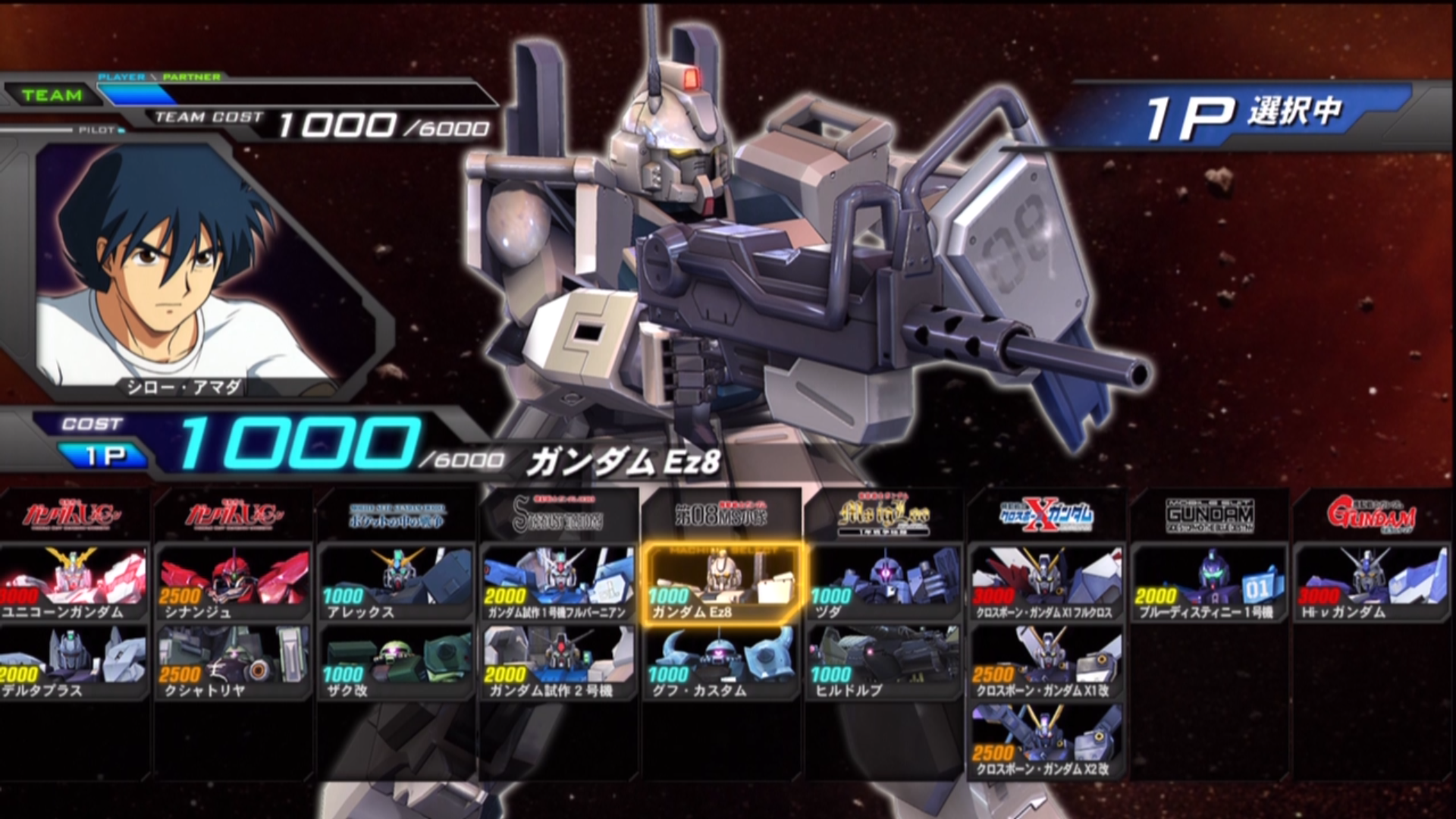Pick Crossbone Gundam X1 Full Cloth
This screenshot has width=1456, height=819.
1047,582
